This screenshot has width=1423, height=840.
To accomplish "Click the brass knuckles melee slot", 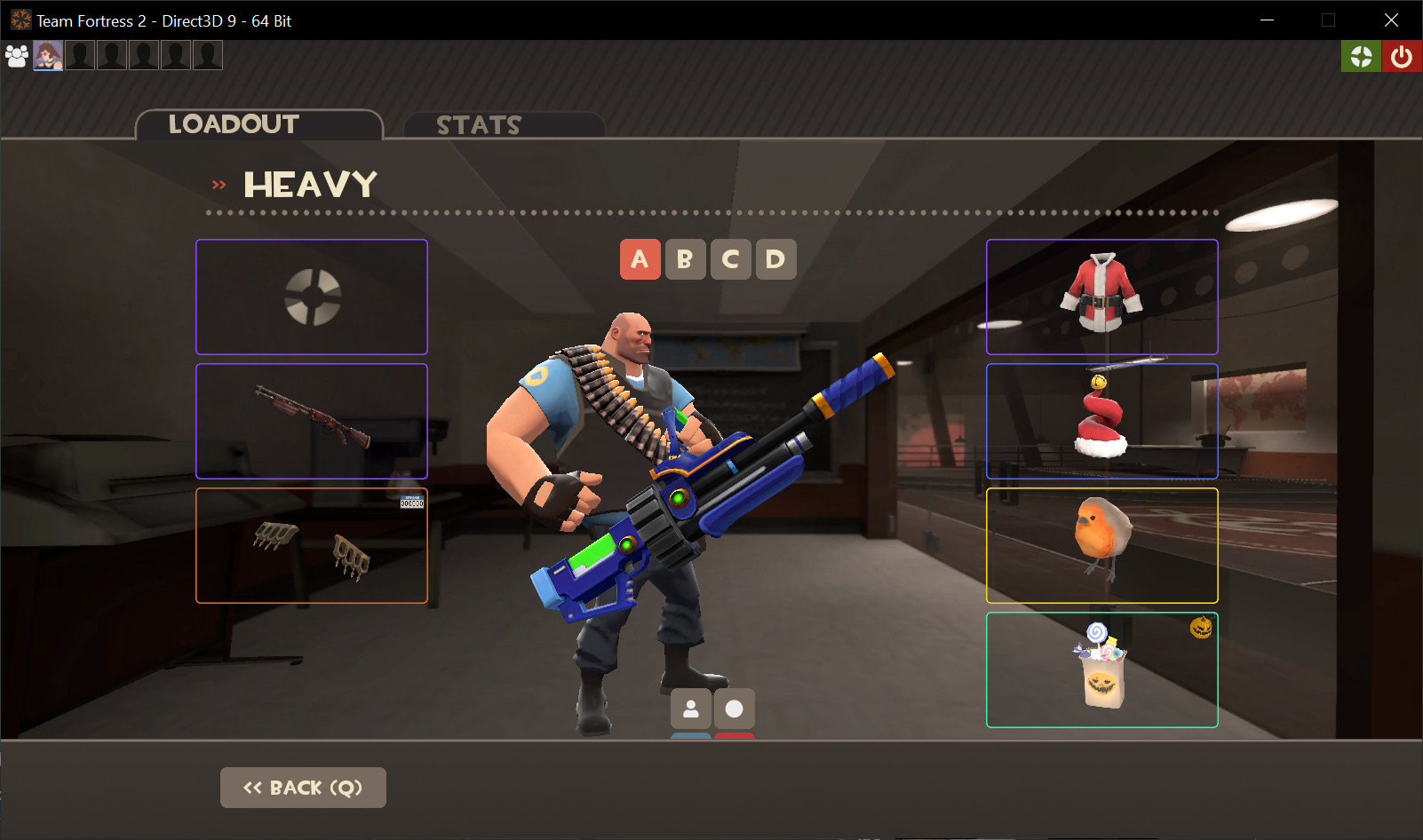I will (311, 545).
